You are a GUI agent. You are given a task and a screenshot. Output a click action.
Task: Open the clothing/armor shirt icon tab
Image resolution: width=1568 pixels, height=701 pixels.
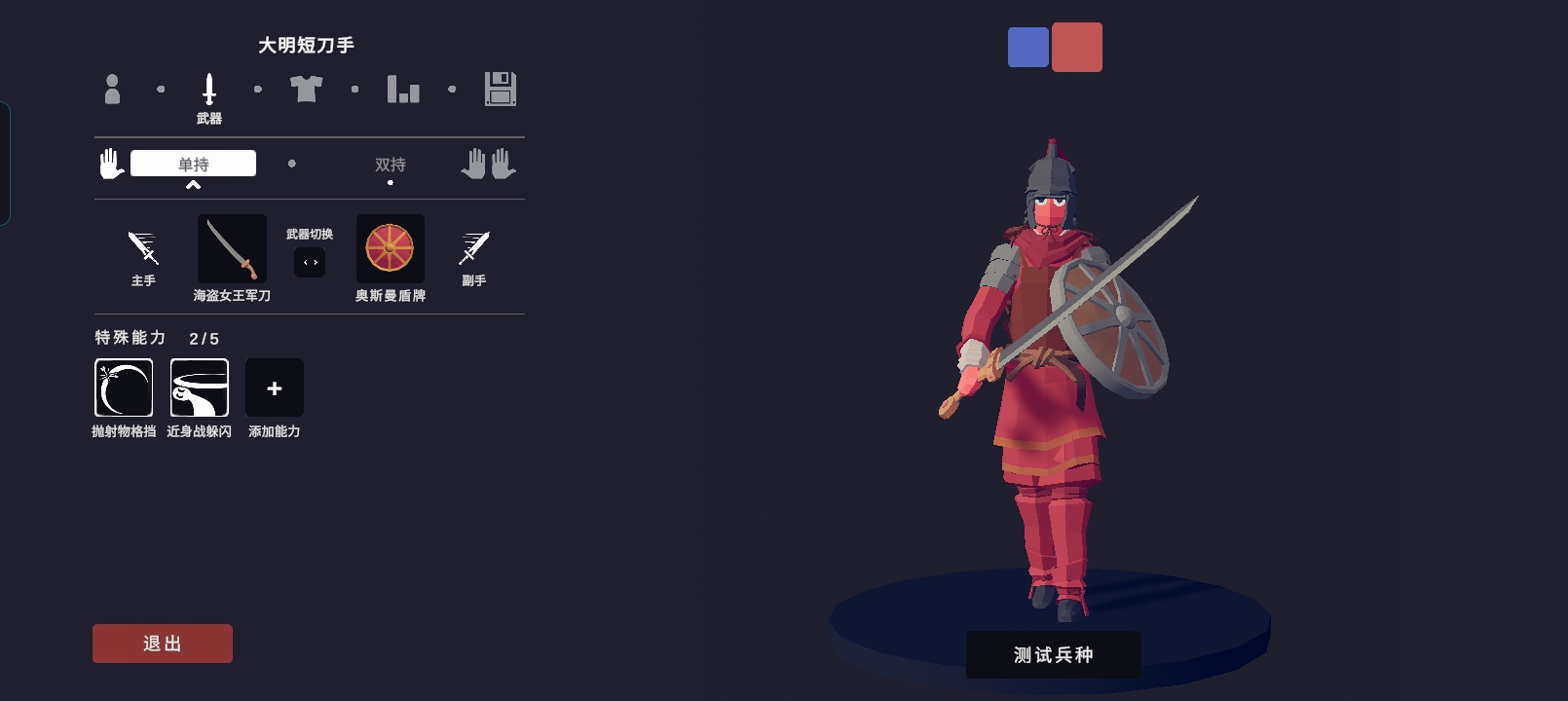pyautogui.click(x=308, y=89)
